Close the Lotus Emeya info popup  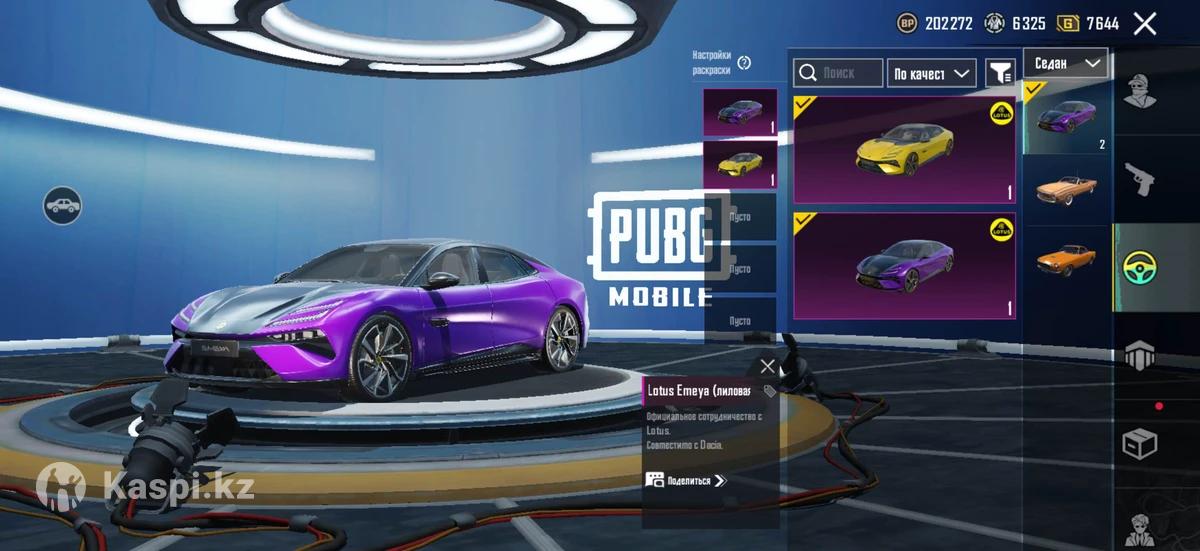pos(767,366)
